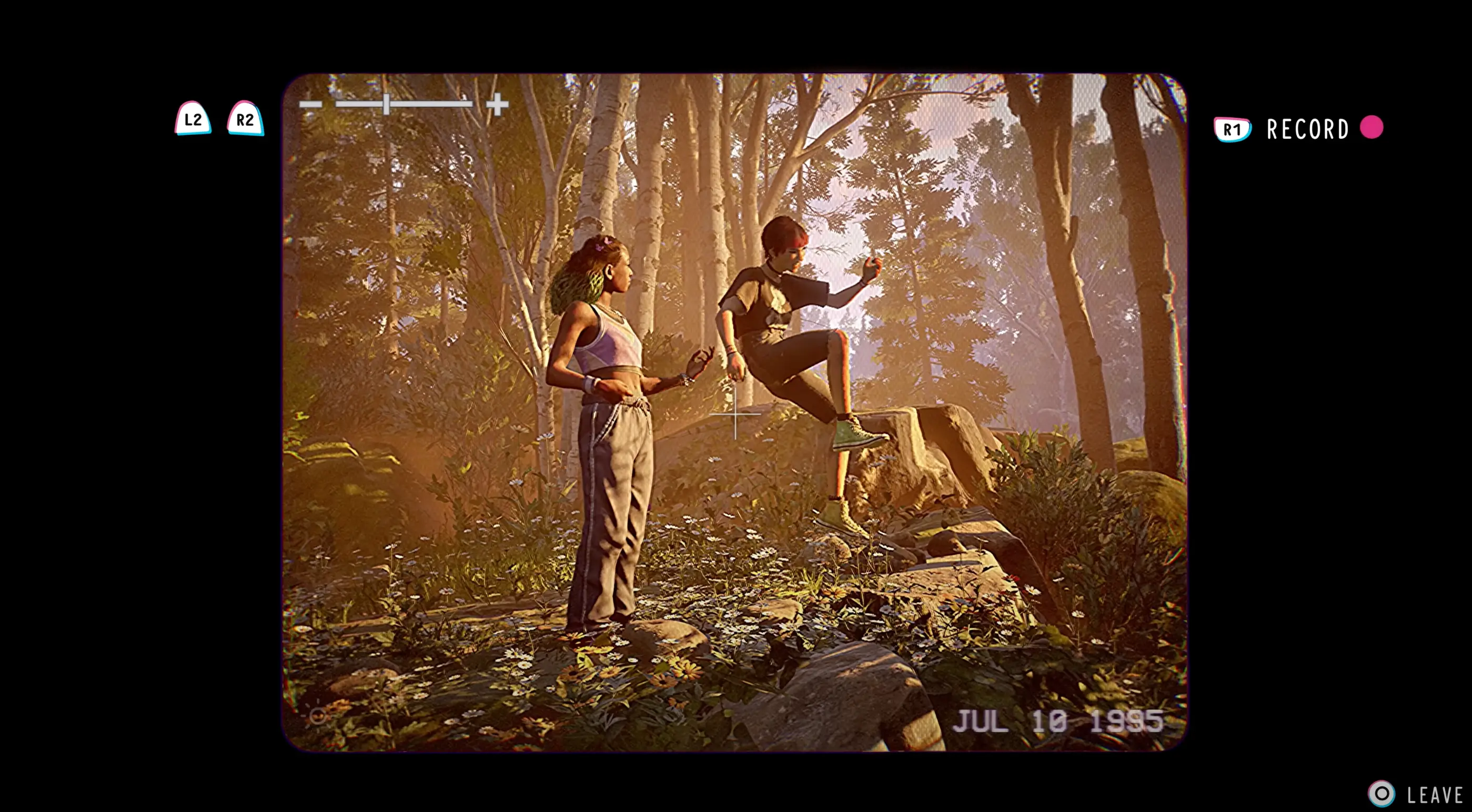The height and width of the screenshot is (812, 1472).
Task: Click the zoom slider handle
Action: [387, 104]
